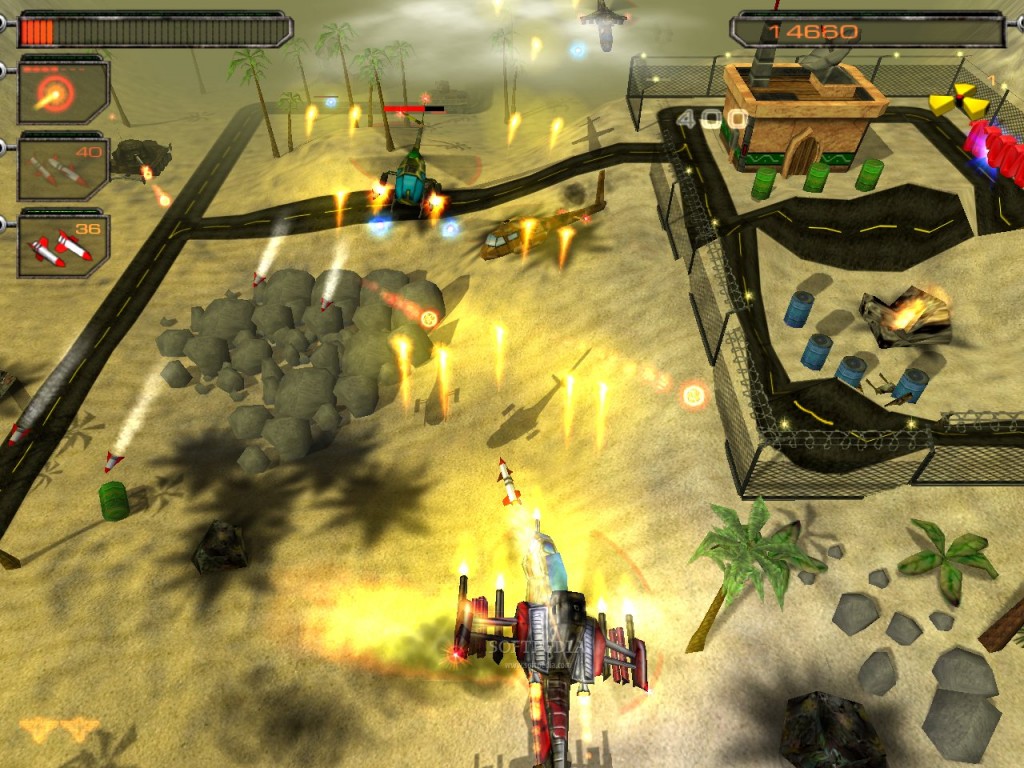This screenshot has width=1024, height=768.
Task: Activate the red-white rocket slot showing 36
Action: click(x=62, y=243)
